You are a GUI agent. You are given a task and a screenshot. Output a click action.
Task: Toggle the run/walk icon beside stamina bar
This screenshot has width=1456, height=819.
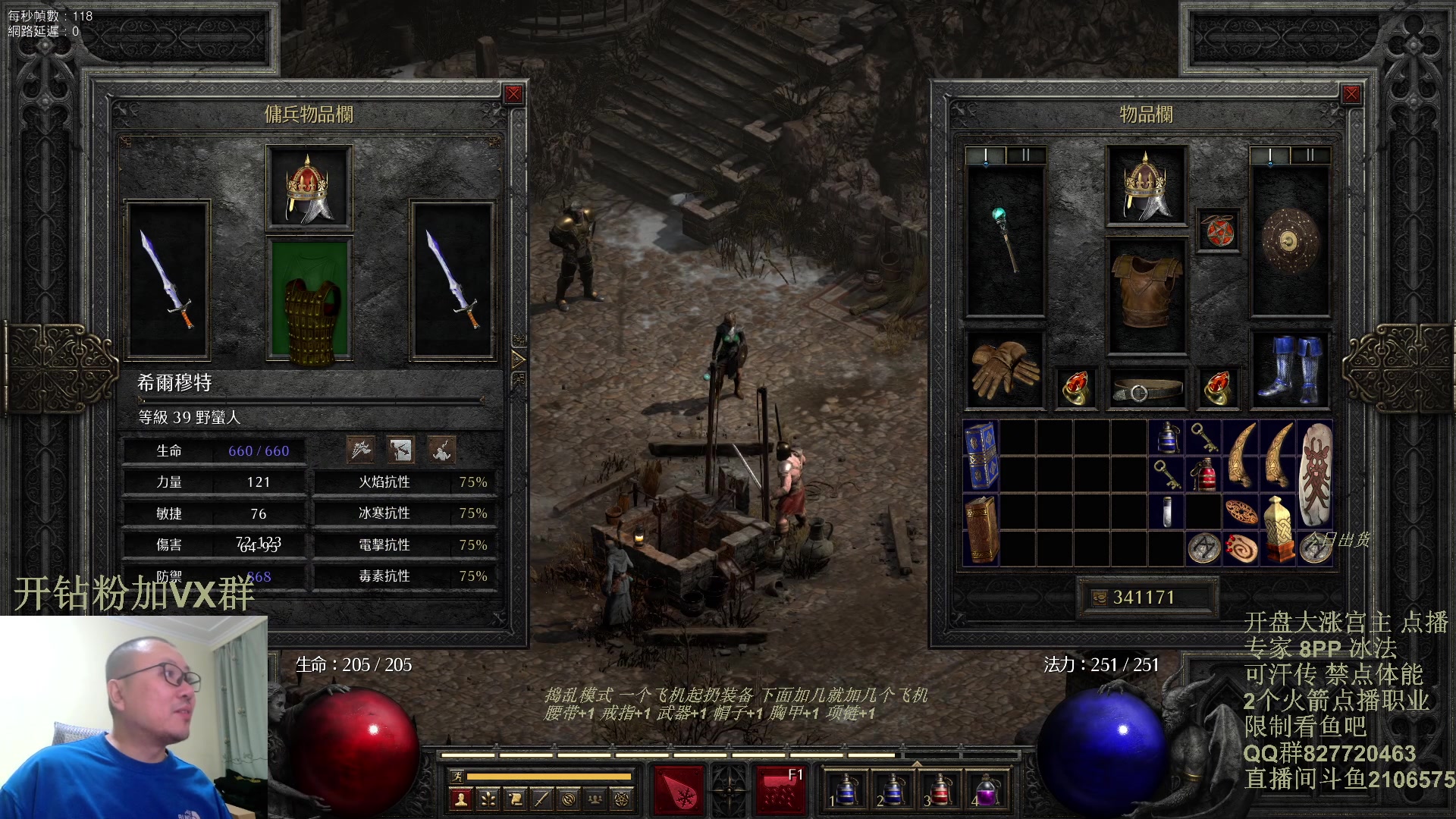[x=457, y=776]
